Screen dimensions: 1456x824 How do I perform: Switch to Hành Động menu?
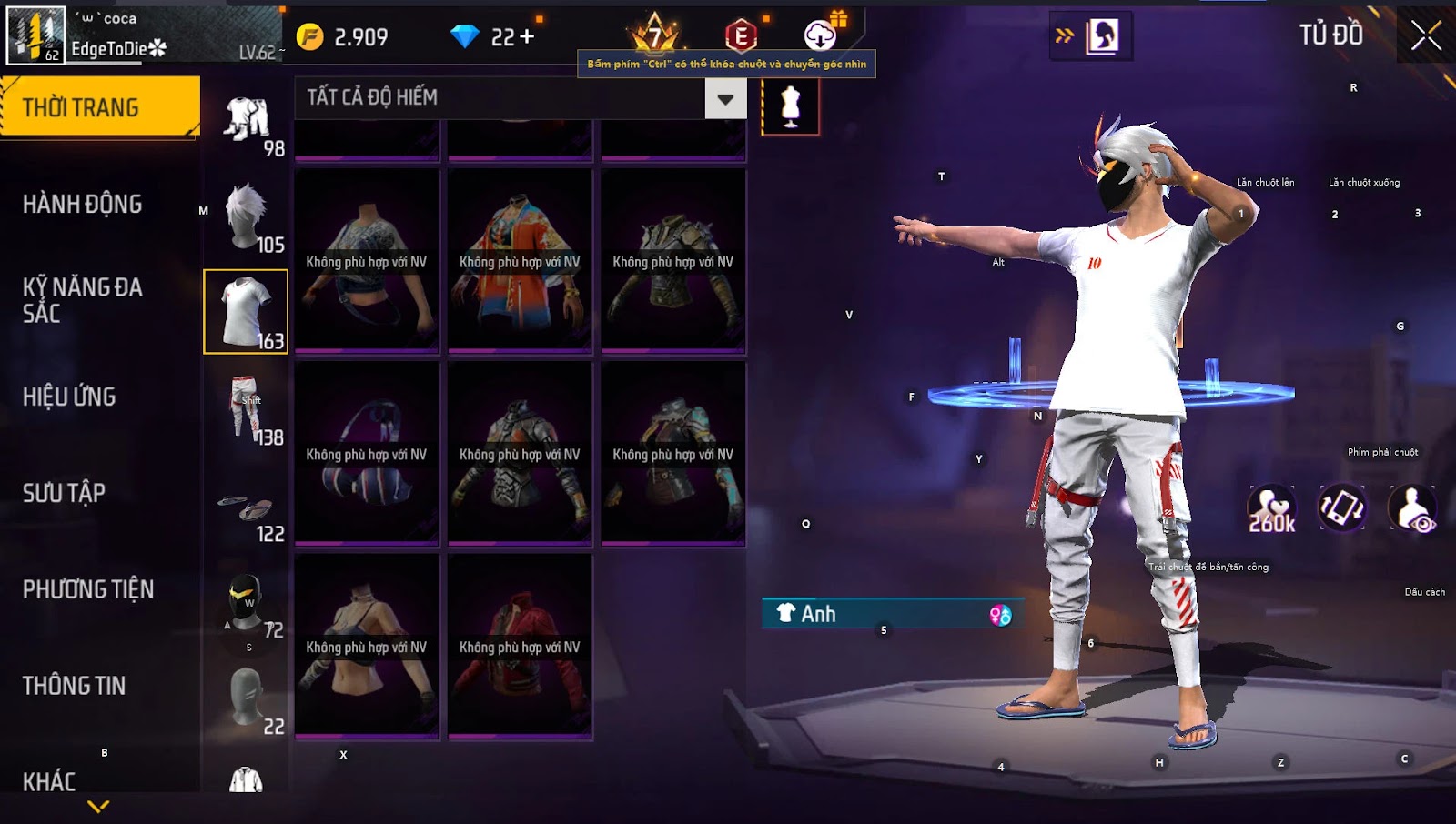pos(82,204)
